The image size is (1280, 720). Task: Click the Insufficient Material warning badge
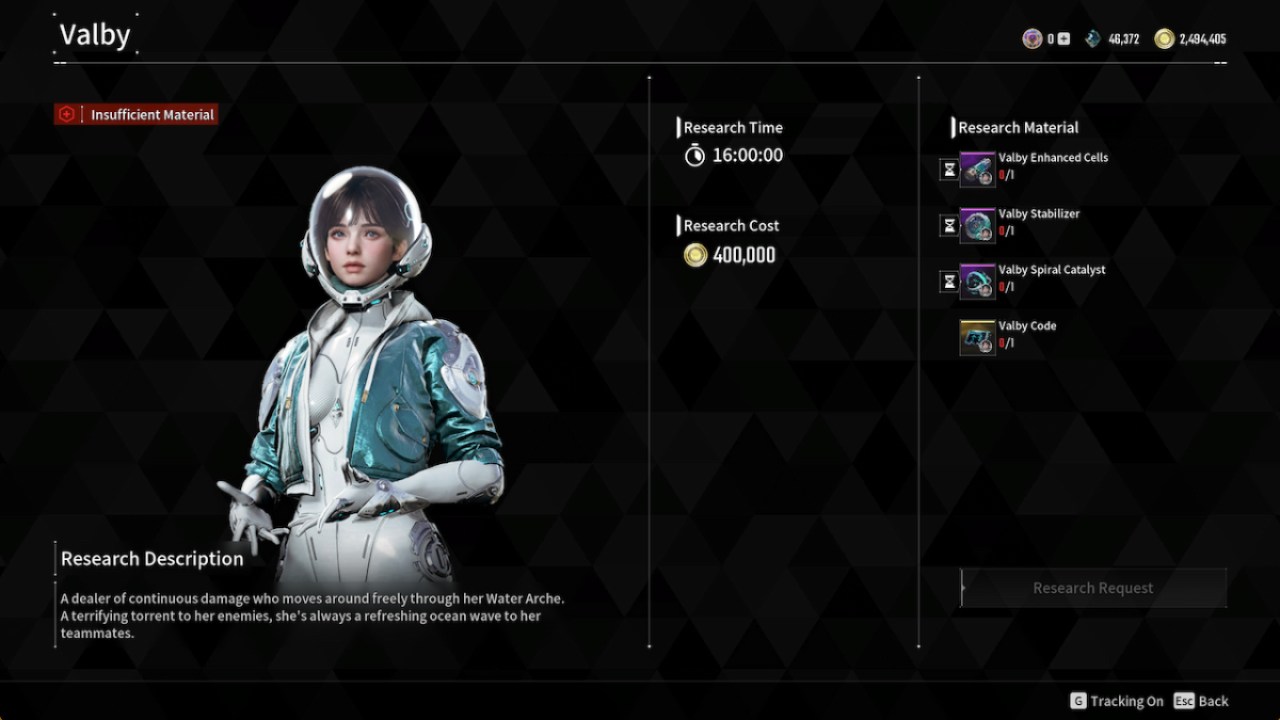tap(135, 114)
